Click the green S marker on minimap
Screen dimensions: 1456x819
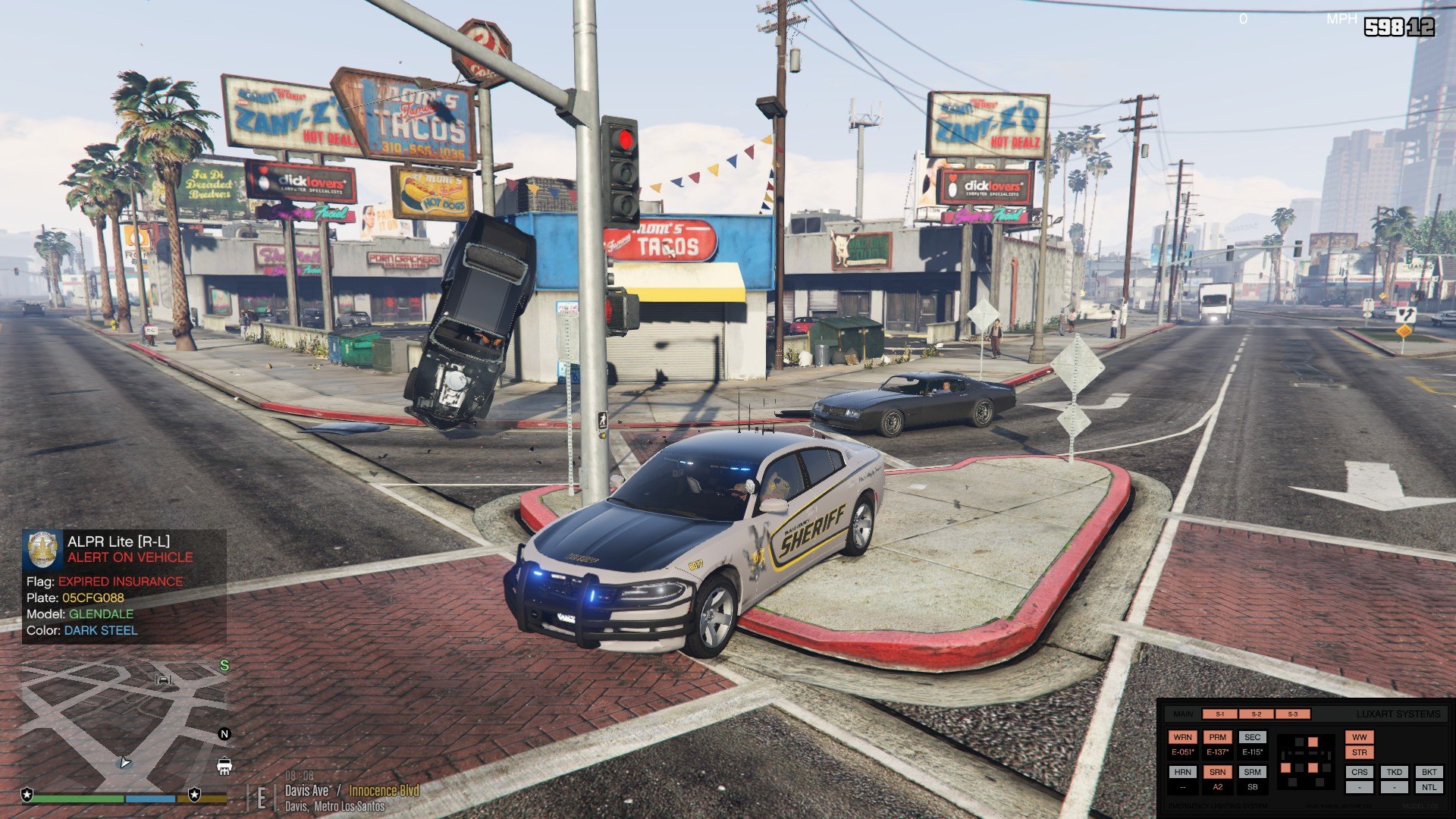(224, 666)
